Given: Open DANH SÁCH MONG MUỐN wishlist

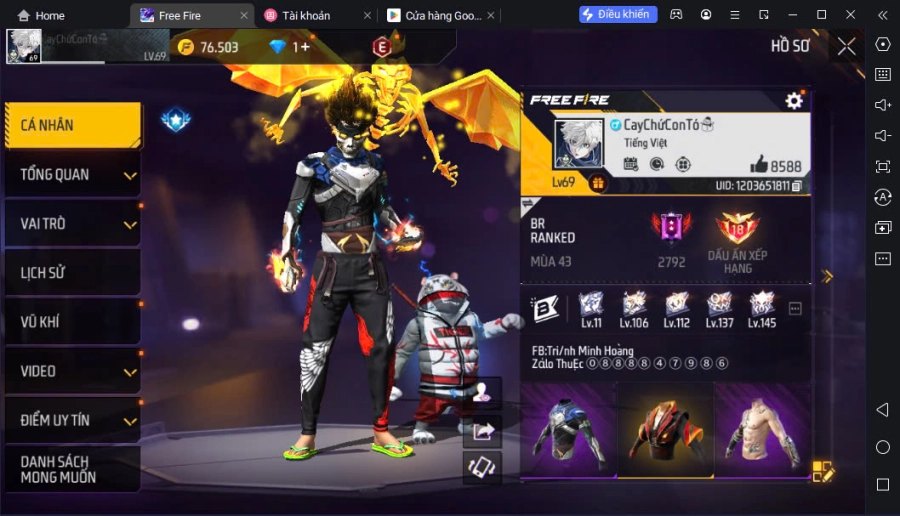Looking at the screenshot, I should pos(71,469).
